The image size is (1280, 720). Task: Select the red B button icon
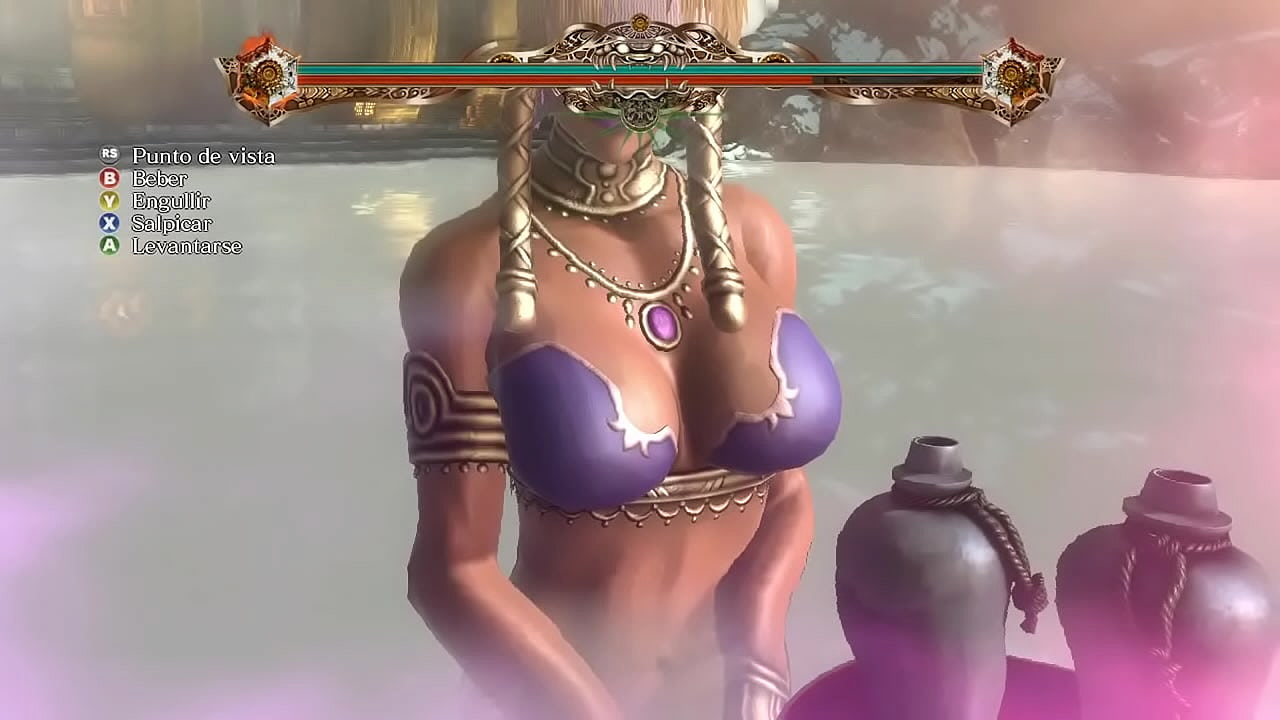coord(107,178)
